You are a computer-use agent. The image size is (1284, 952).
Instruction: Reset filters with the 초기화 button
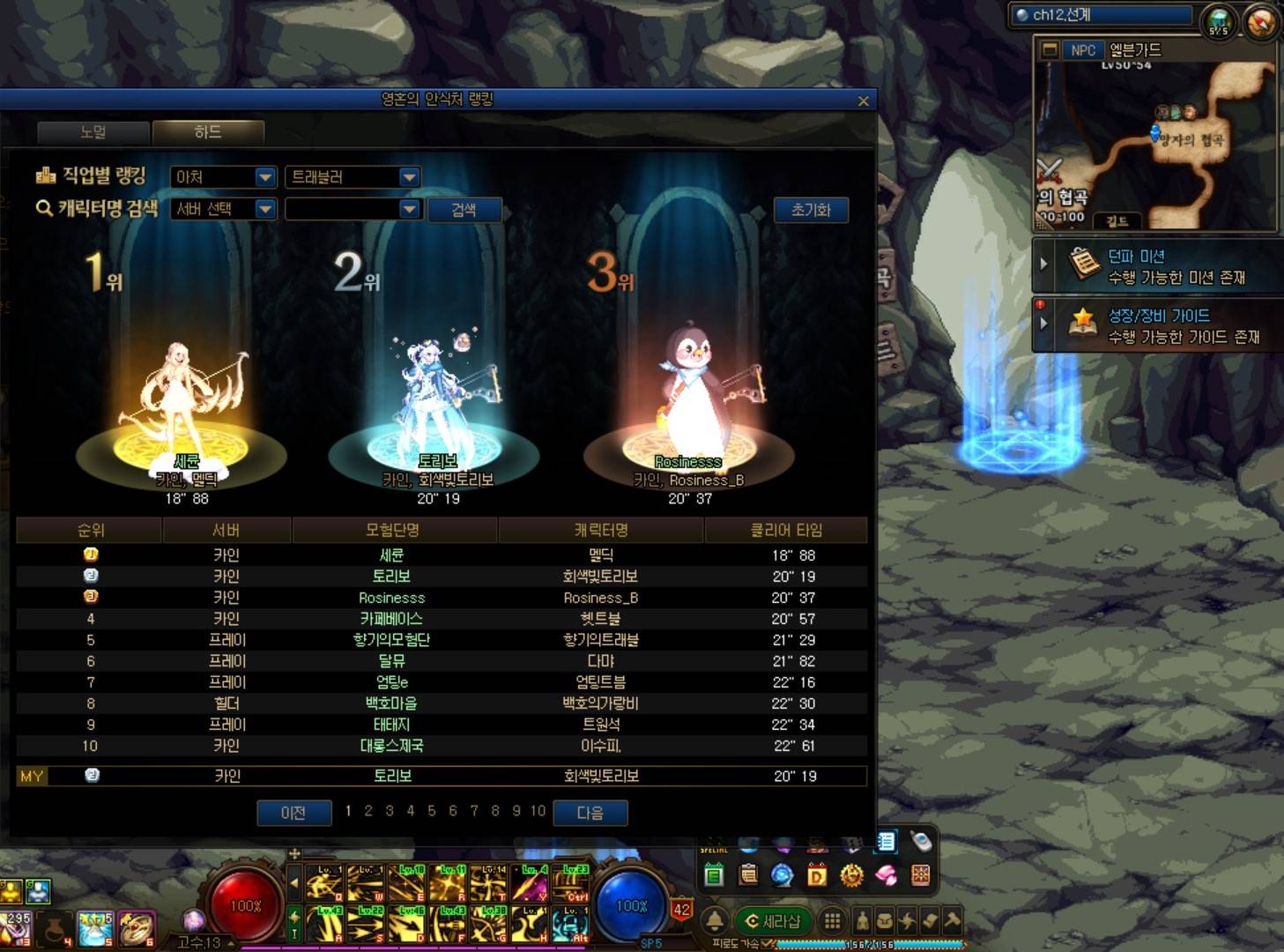point(811,210)
